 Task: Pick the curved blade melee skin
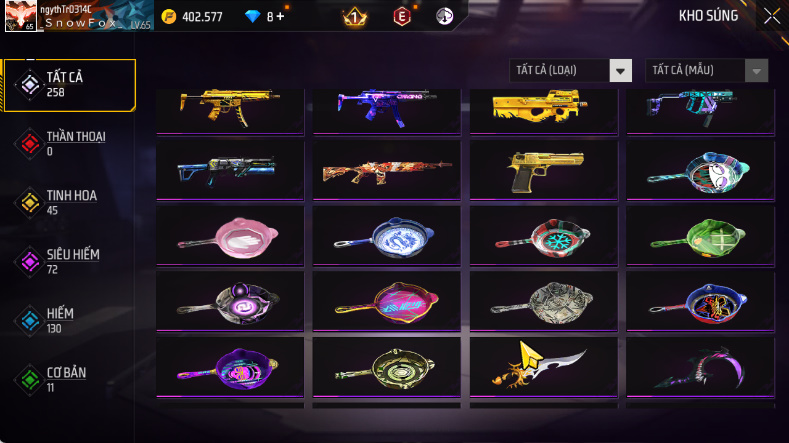[x=543, y=366]
